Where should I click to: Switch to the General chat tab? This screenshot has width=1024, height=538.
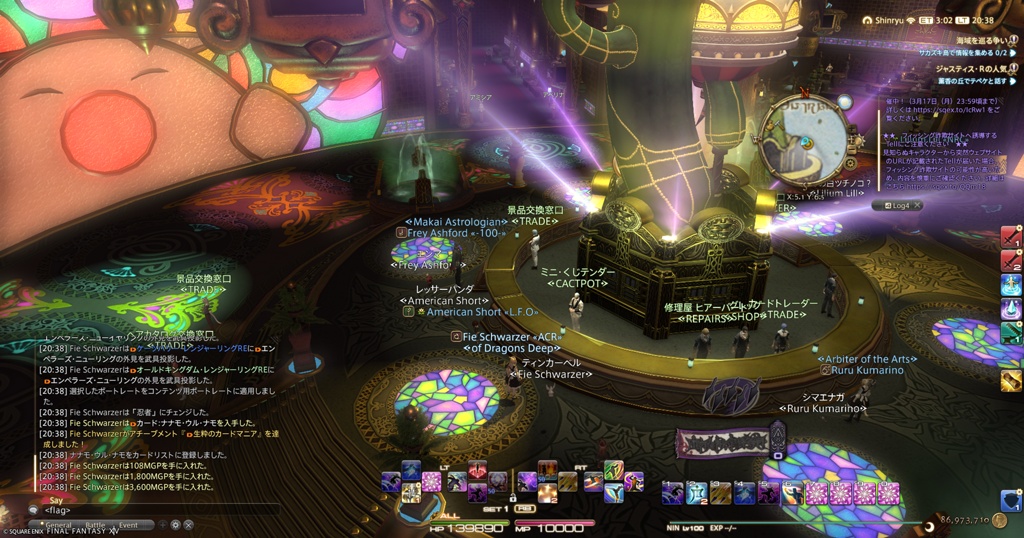(57, 524)
